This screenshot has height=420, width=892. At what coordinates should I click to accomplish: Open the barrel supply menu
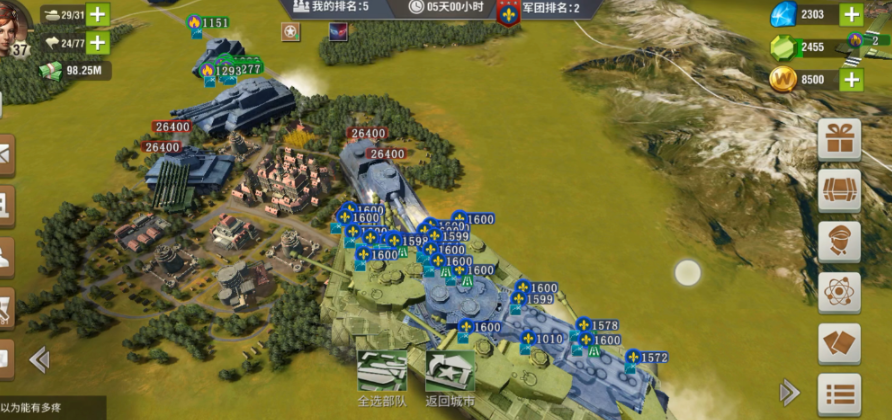(838, 190)
